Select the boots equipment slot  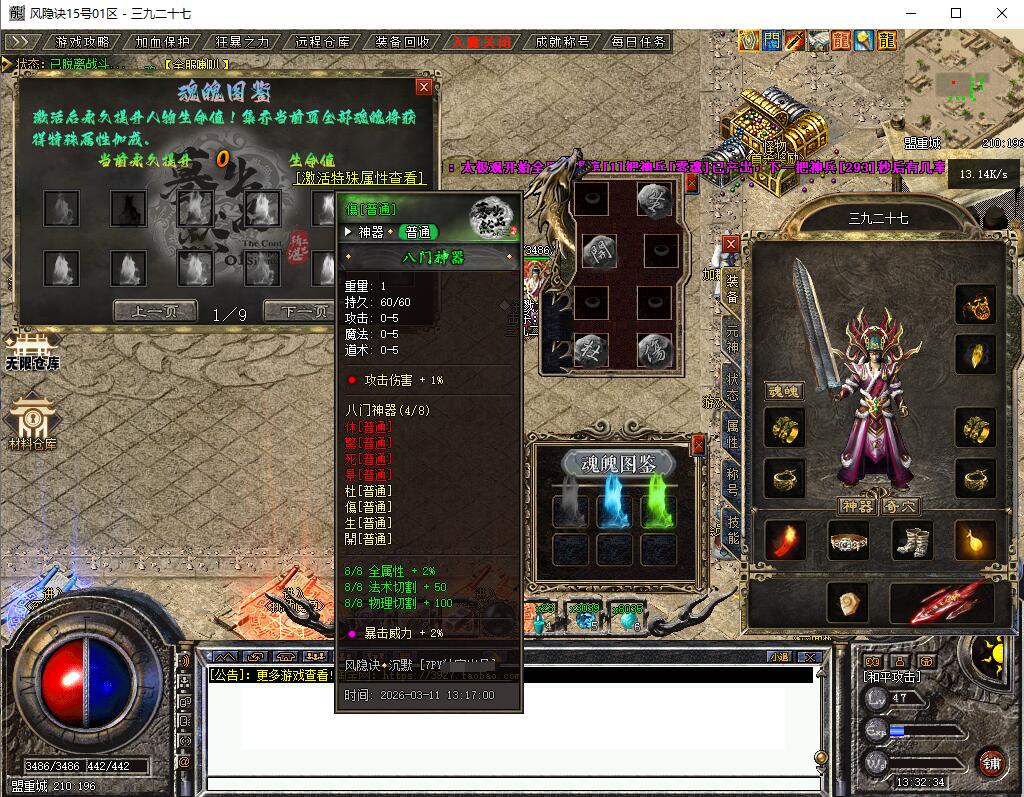(911, 541)
